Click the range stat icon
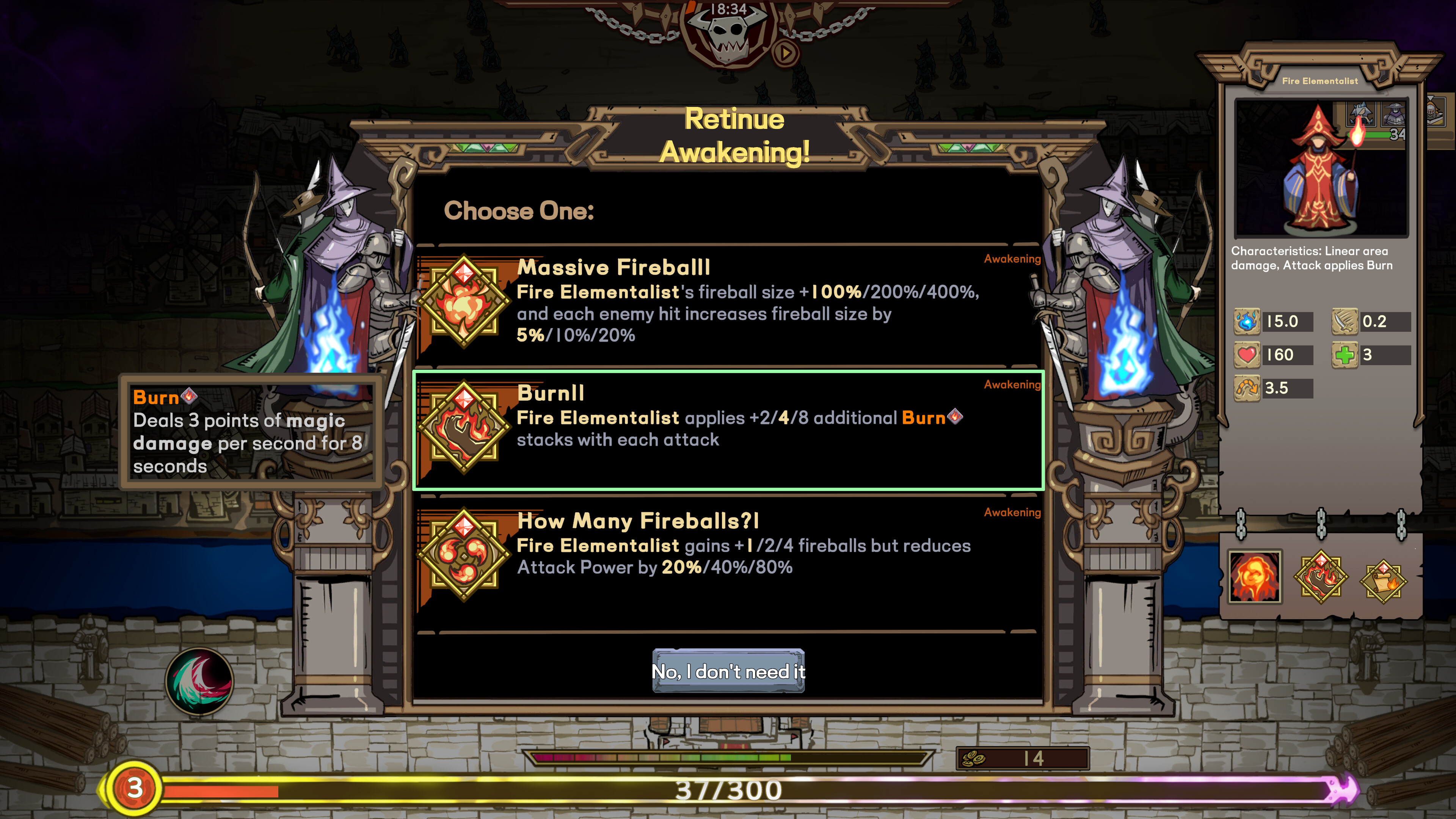The height and width of the screenshot is (819, 1456). [x=1248, y=388]
